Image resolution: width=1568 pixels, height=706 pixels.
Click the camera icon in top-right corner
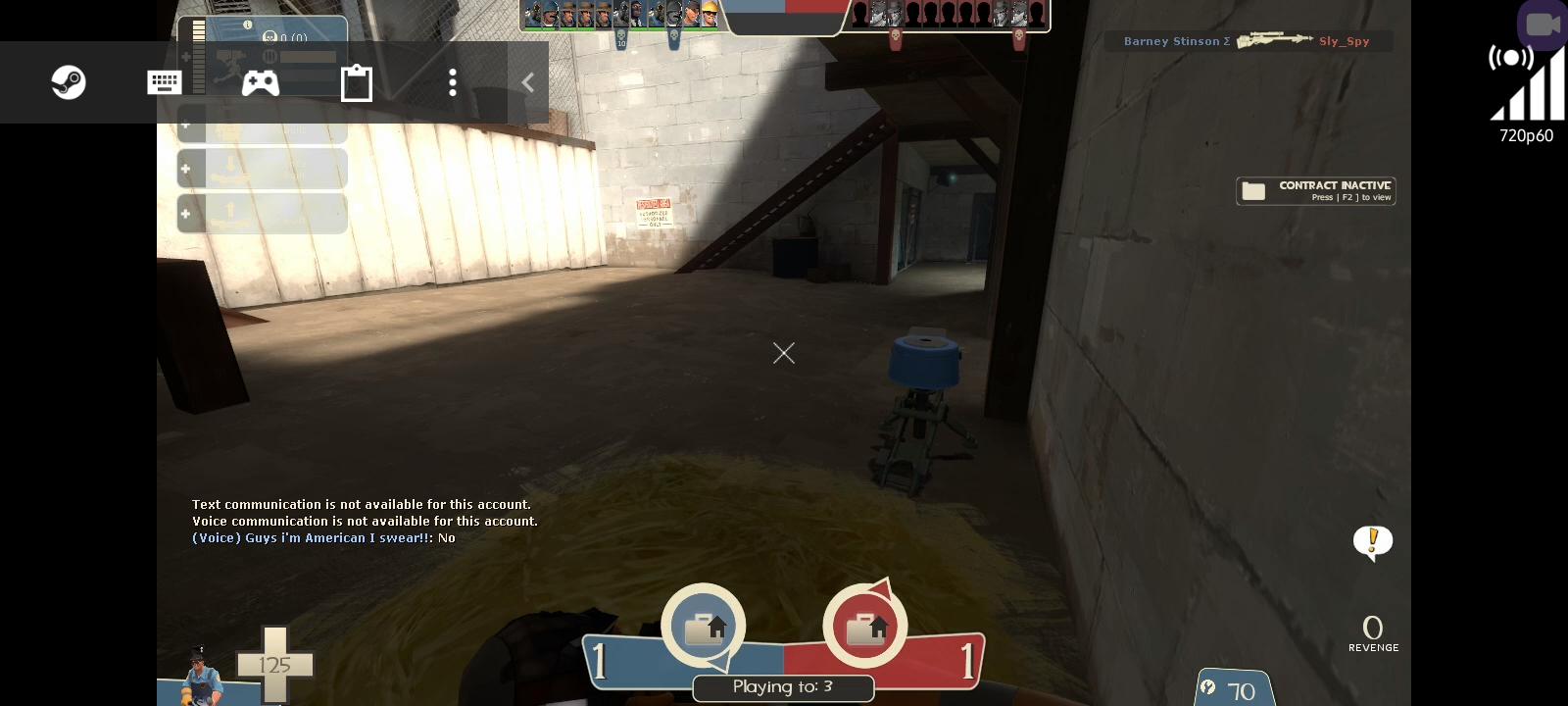click(x=1542, y=25)
